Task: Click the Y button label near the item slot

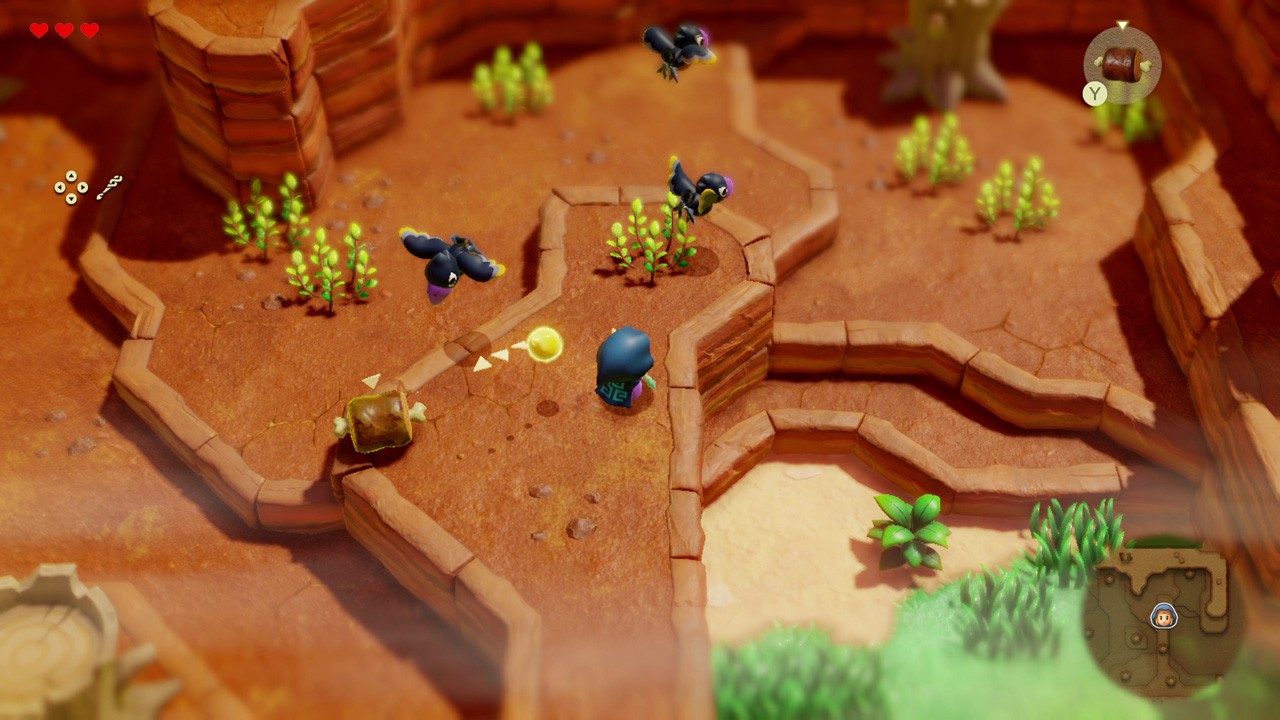Action: pos(1095,91)
